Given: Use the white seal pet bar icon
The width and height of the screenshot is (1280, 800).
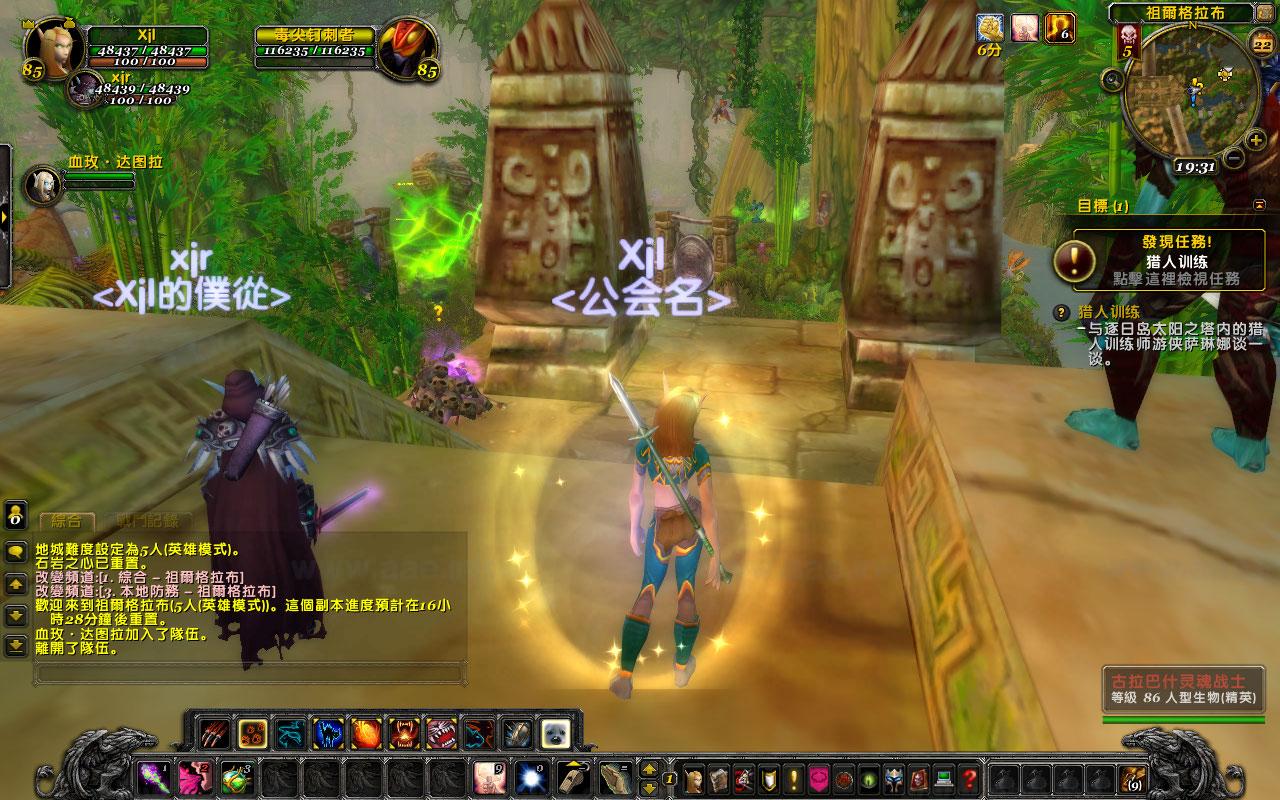Looking at the screenshot, I should click(x=555, y=734).
